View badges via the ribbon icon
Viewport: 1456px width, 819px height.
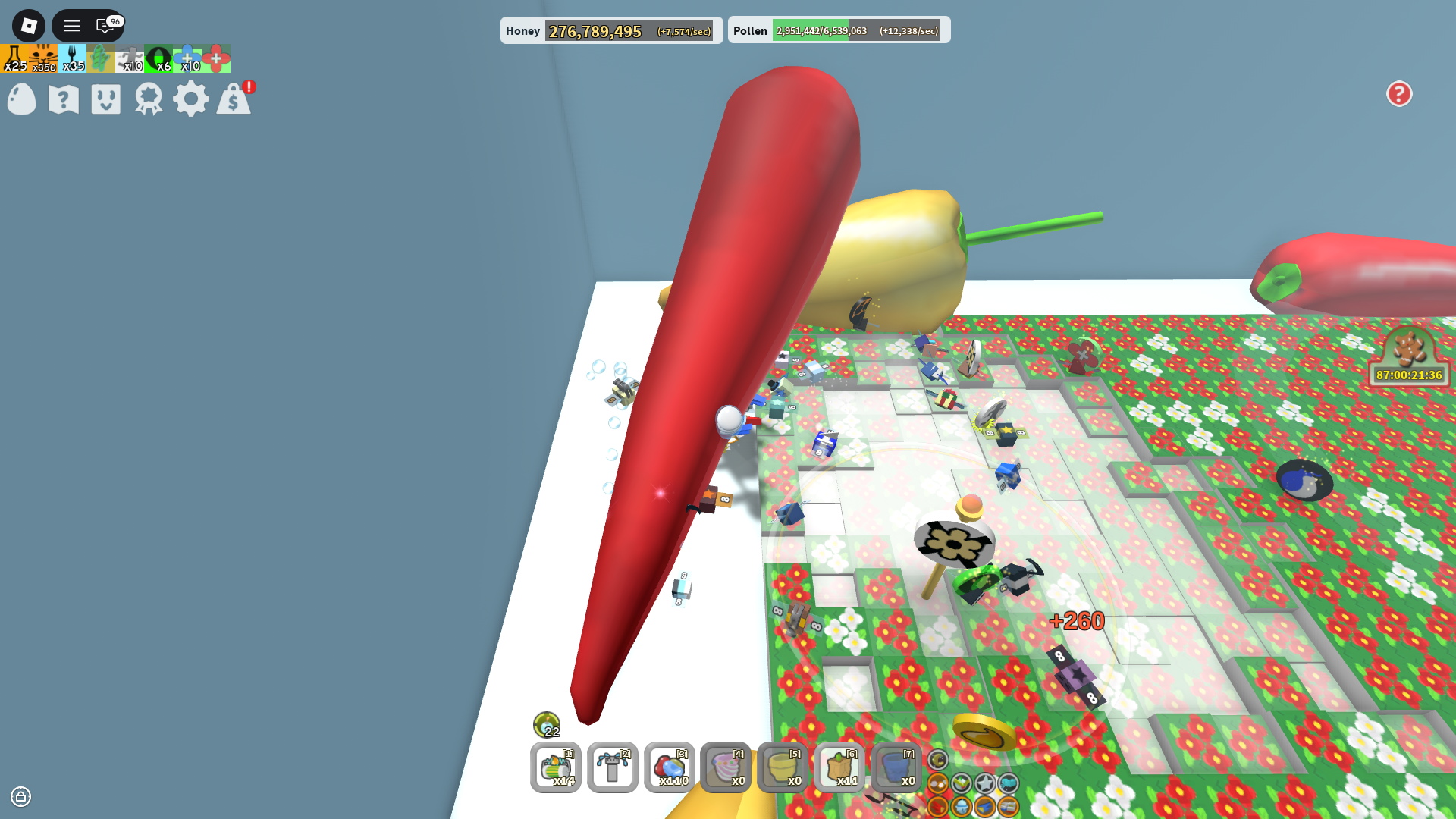[x=149, y=99]
